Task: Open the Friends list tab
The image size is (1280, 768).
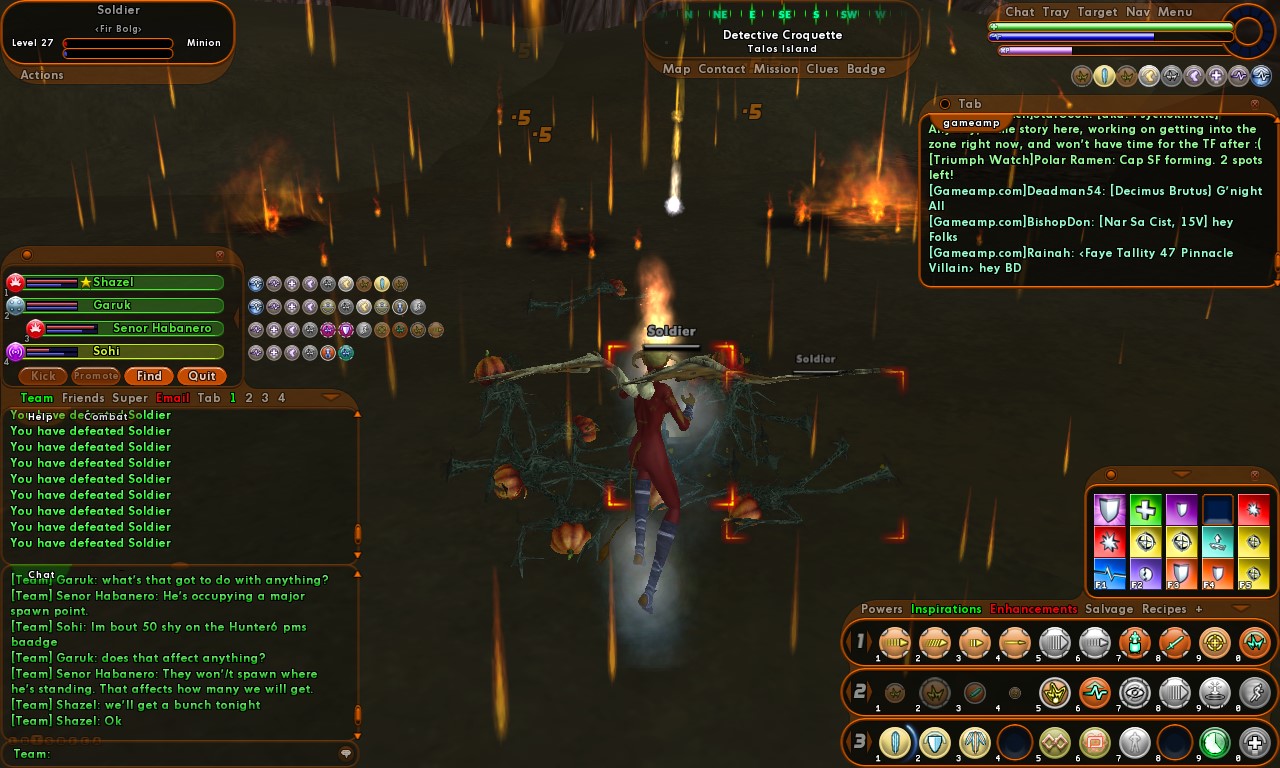Action: point(83,398)
